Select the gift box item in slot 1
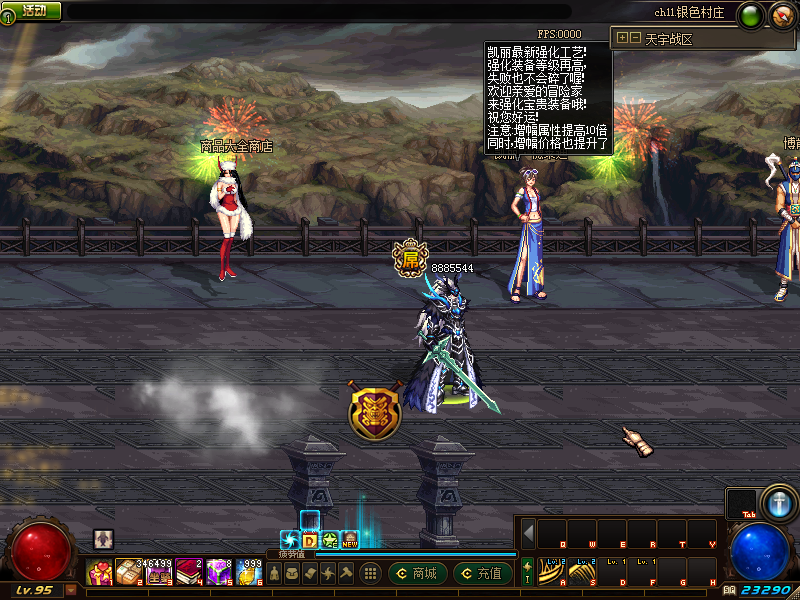Viewport: 800px width, 600px height. tap(100, 573)
